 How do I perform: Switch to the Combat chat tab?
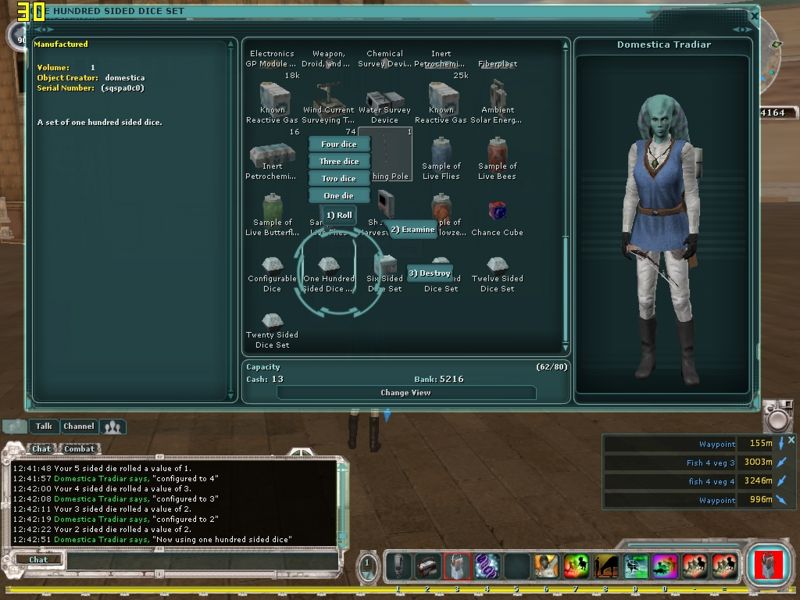[79, 449]
